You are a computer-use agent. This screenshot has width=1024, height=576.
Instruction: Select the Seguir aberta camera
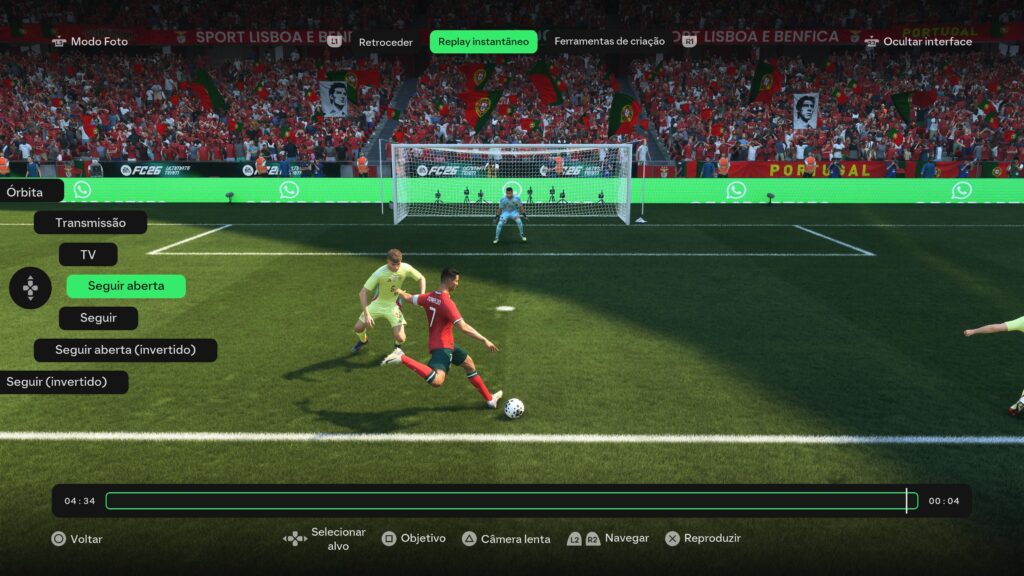pos(126,286)
